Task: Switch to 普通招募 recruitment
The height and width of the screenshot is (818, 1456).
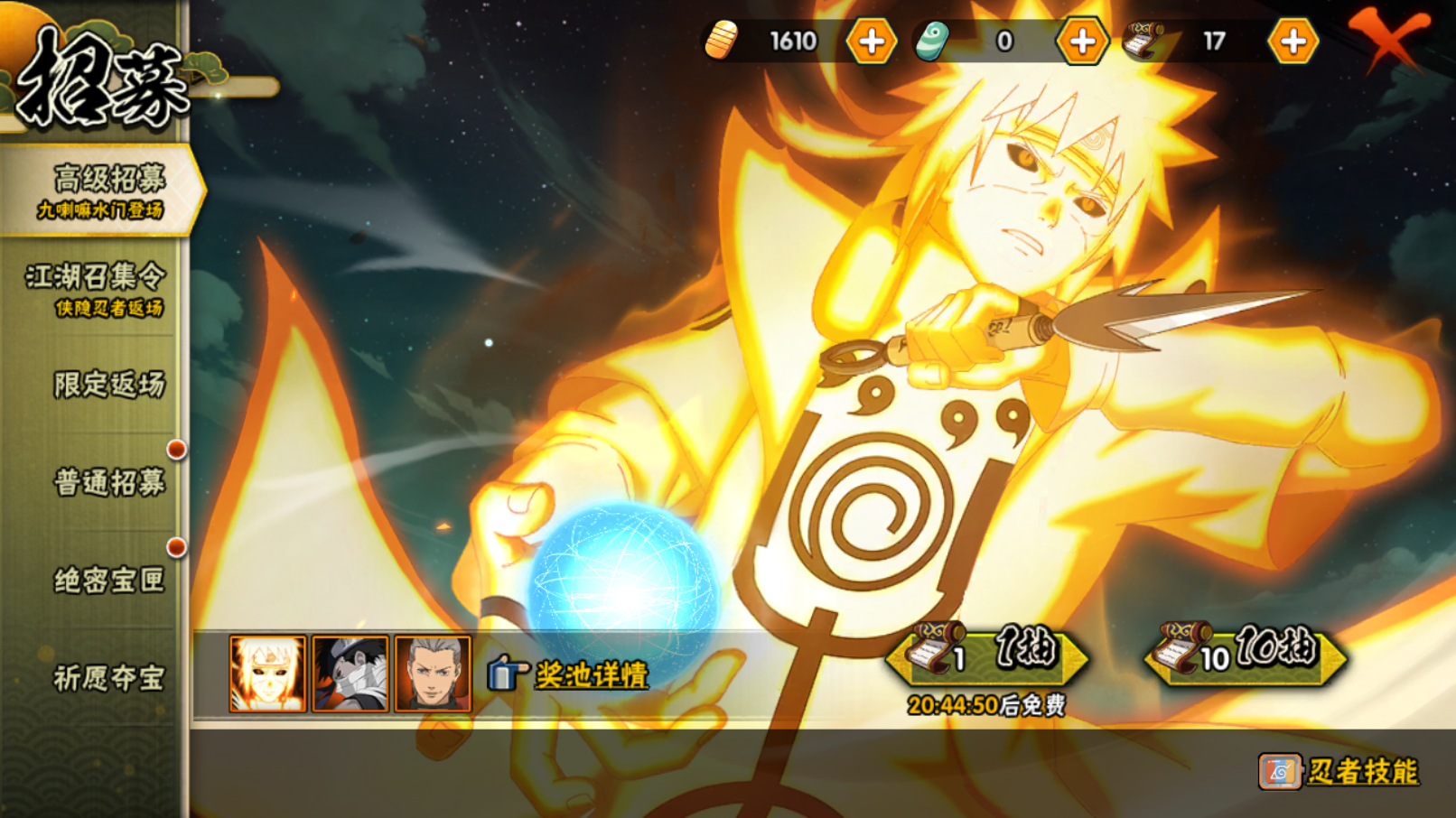Action: pyautogui.click(x=108, y=482)
